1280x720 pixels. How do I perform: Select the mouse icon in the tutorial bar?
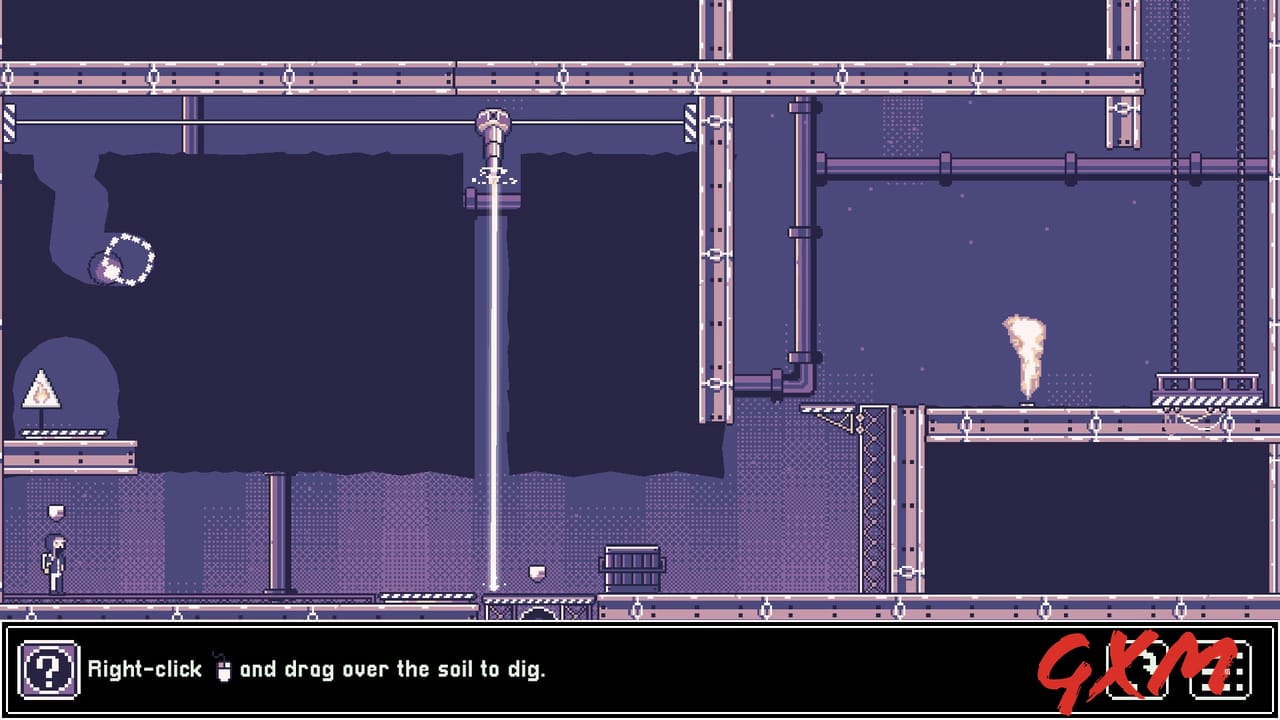pyautogui.click(x=222, y=668)
